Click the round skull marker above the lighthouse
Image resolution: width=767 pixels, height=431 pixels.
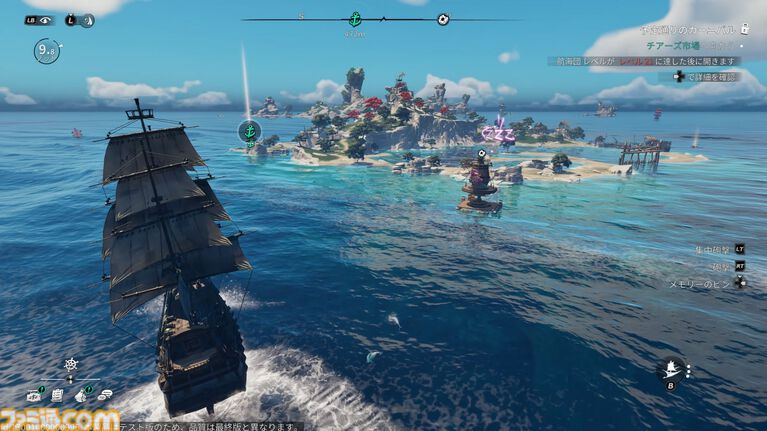[481, 153]
